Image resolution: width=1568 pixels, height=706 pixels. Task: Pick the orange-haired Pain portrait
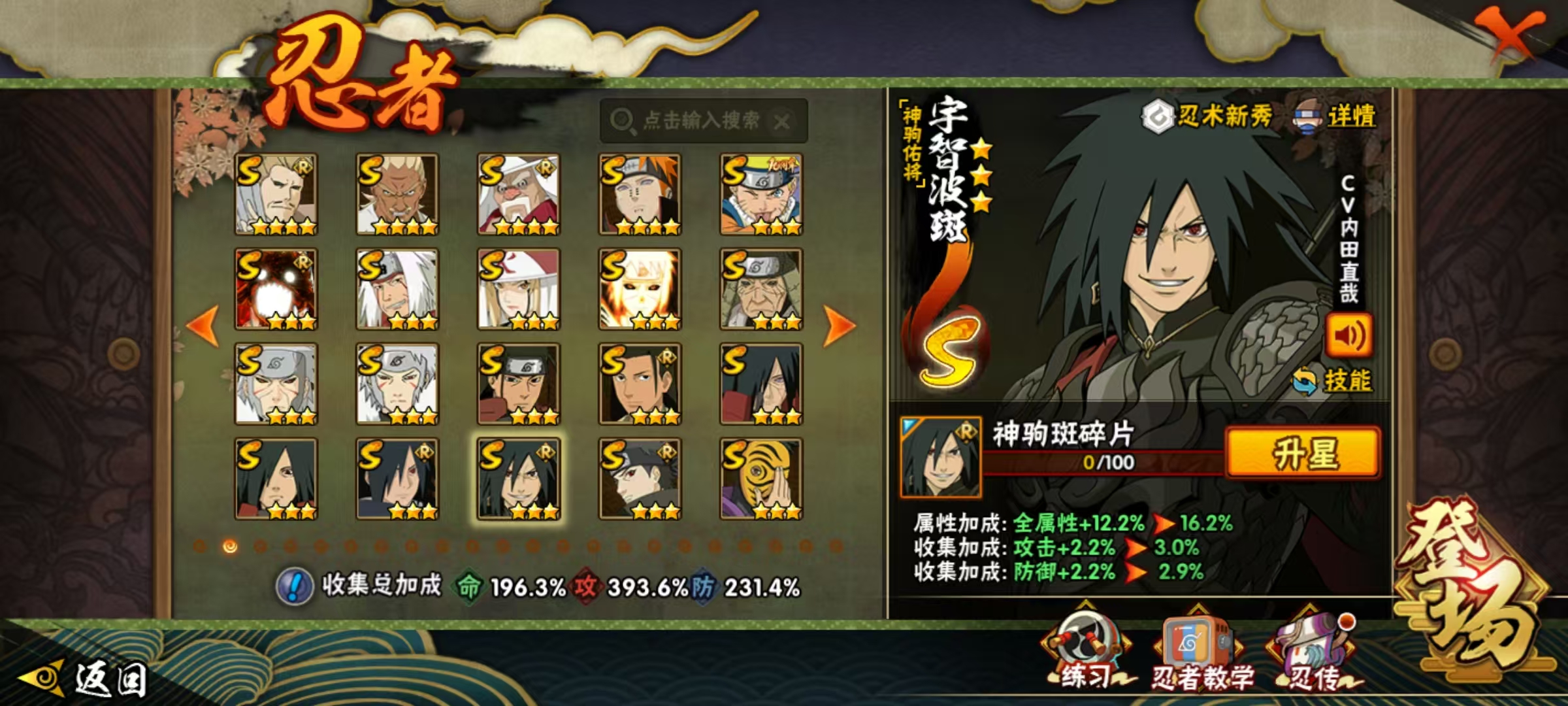pos(640,194)
